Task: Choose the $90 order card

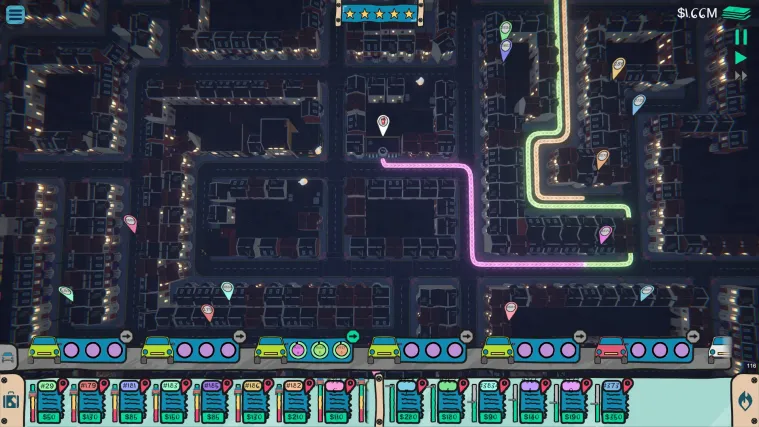Action: 490,402
